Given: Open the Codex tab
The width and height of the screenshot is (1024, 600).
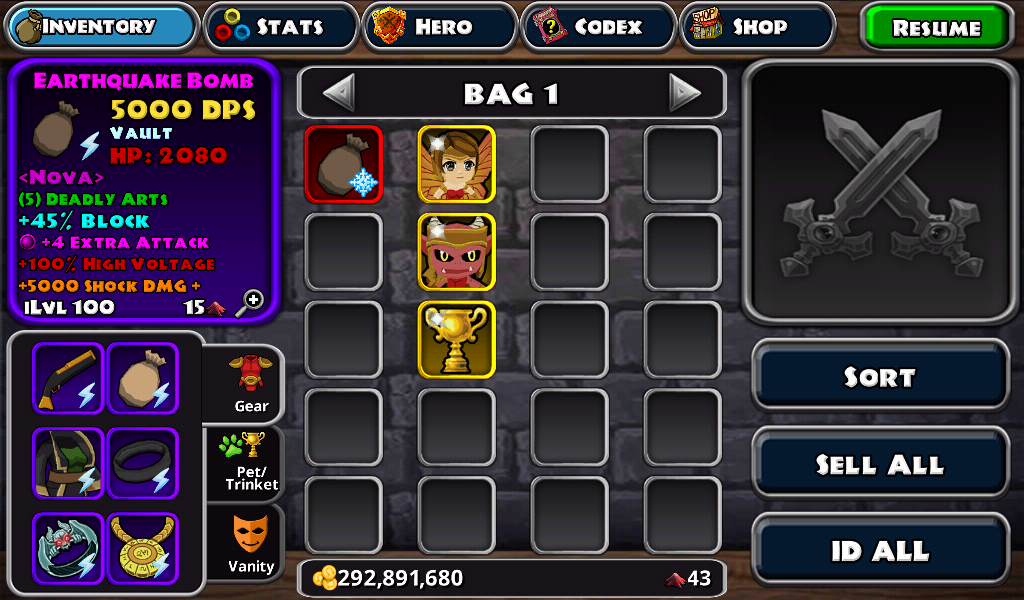Looking at the screenshot, I should (x=597, y=27).
